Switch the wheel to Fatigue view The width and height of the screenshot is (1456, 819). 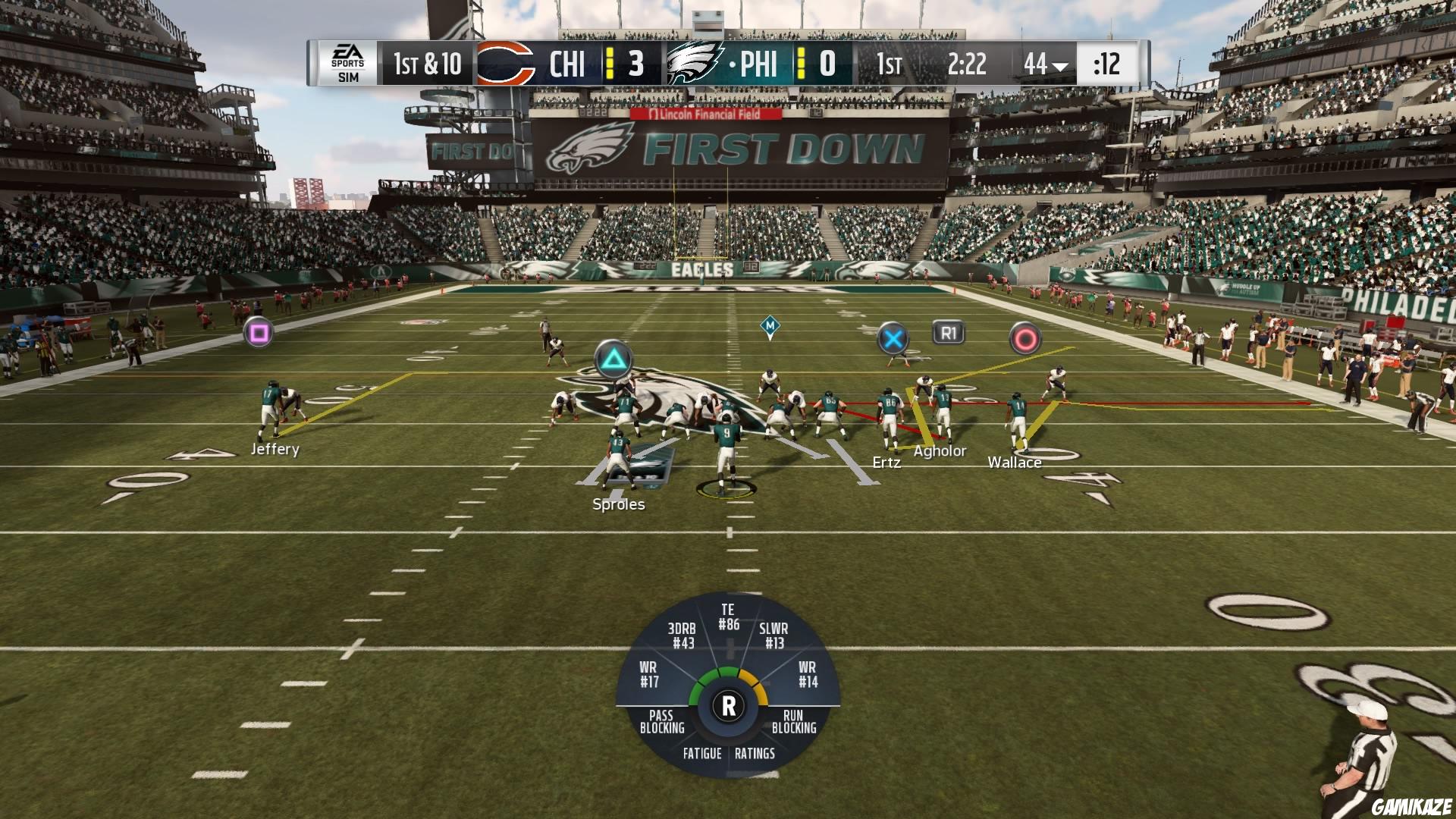(701, 754)
